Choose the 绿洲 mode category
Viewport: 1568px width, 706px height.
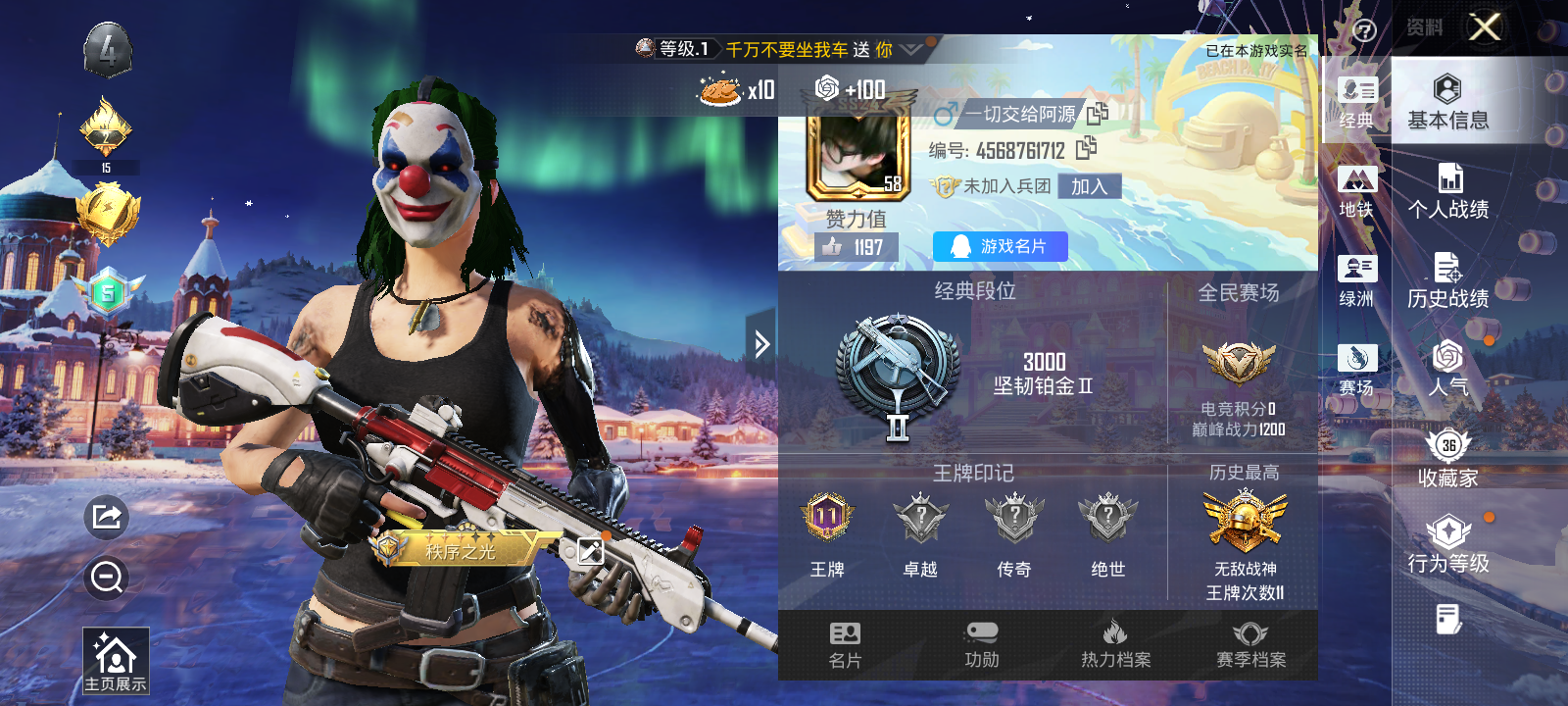(1357, 280)
